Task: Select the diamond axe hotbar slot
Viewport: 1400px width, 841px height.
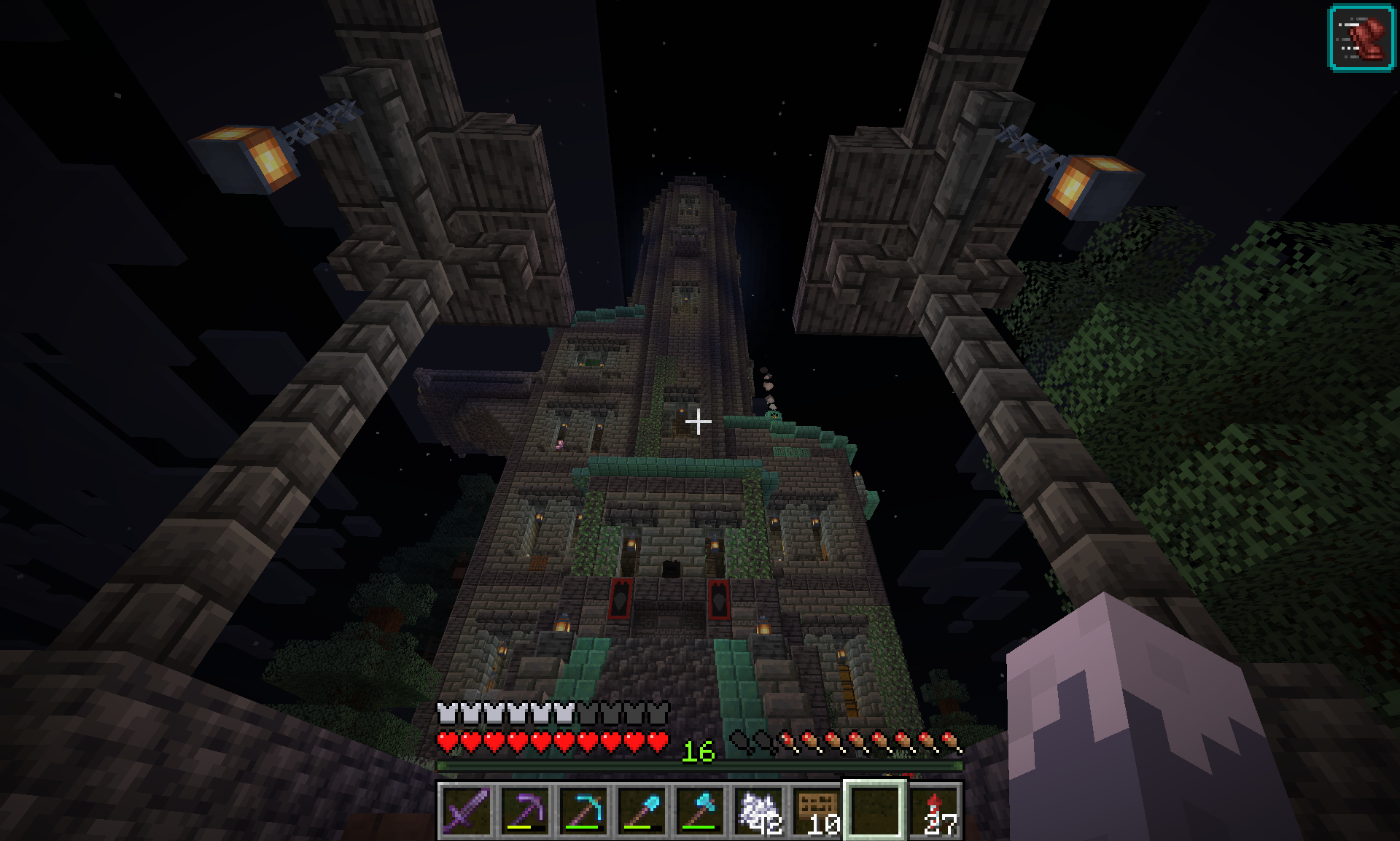Action: [x=699, y=811]
